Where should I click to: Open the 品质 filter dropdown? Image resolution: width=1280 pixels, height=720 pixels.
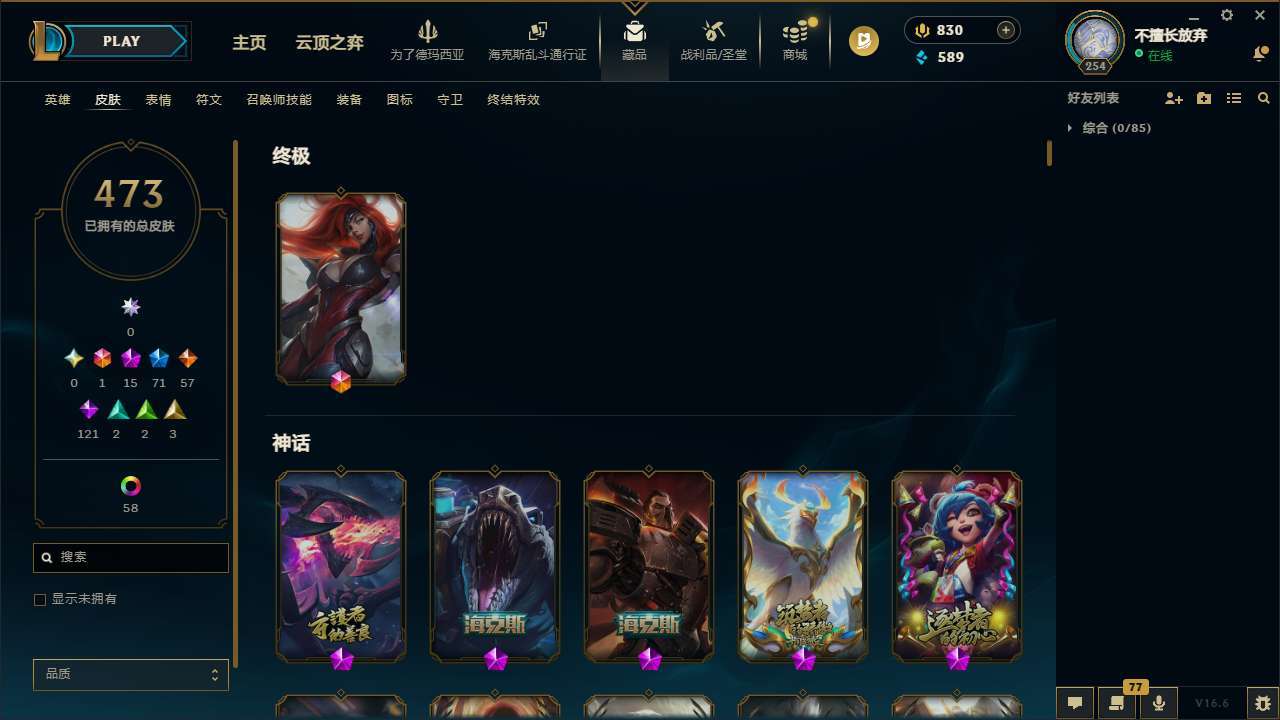coord(130,674)
